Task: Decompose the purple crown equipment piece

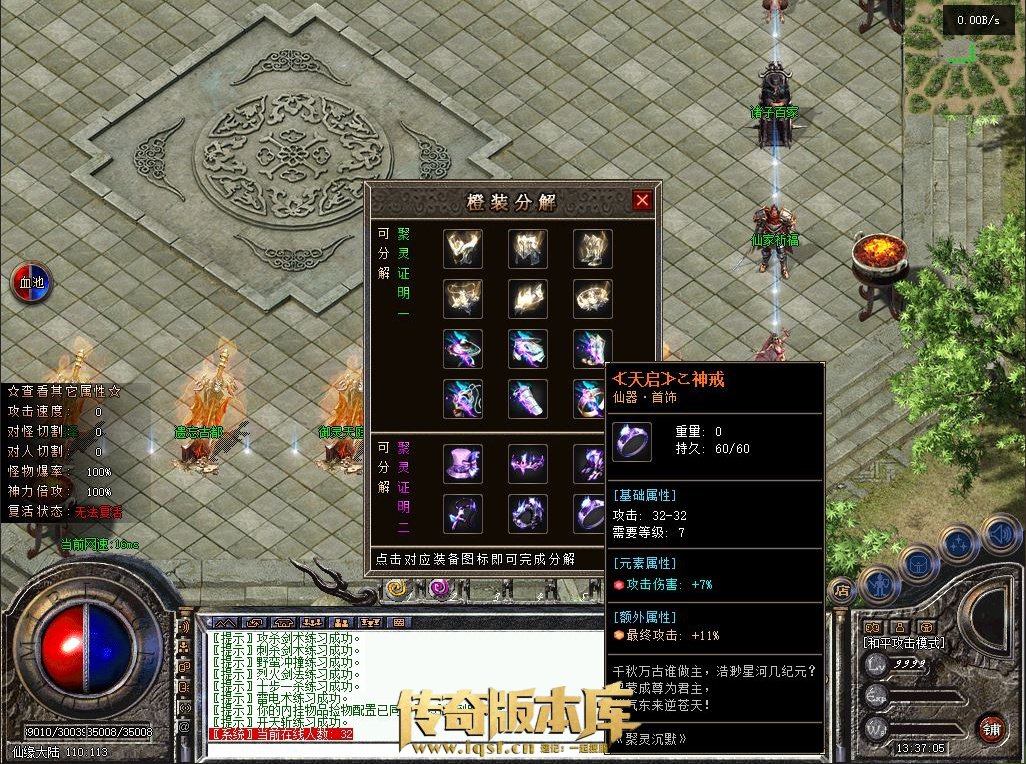Action: click(x=527, y=464)
